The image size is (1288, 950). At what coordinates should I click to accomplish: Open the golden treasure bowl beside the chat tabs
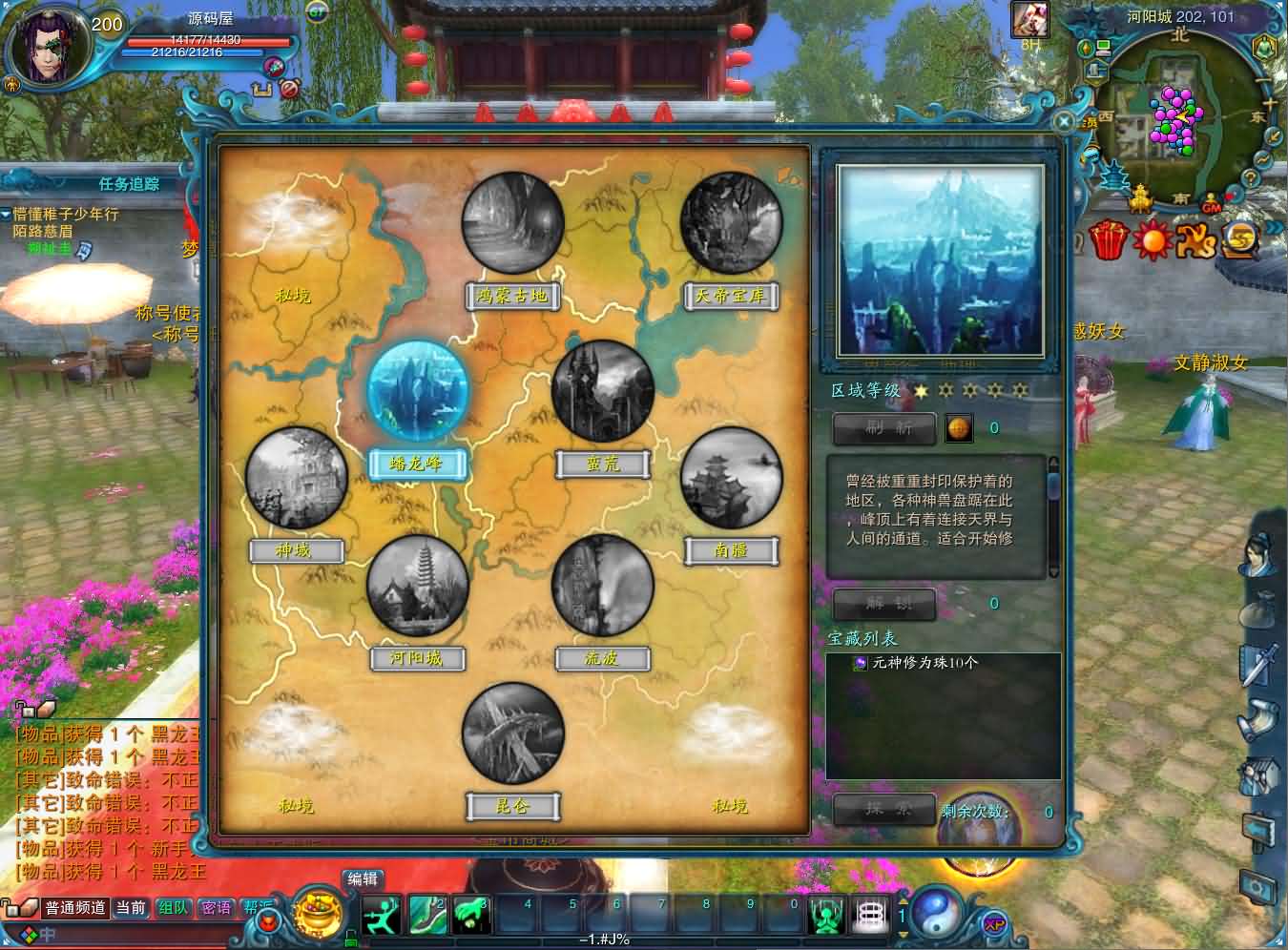pos(315,914)
